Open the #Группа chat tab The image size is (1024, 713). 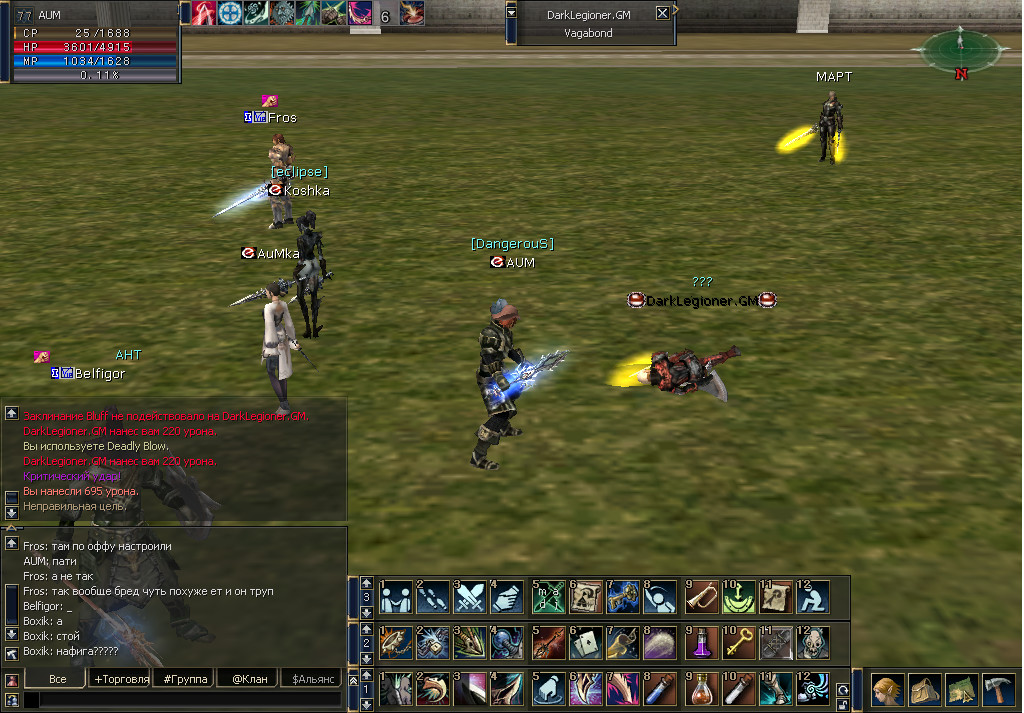point(185,679)
